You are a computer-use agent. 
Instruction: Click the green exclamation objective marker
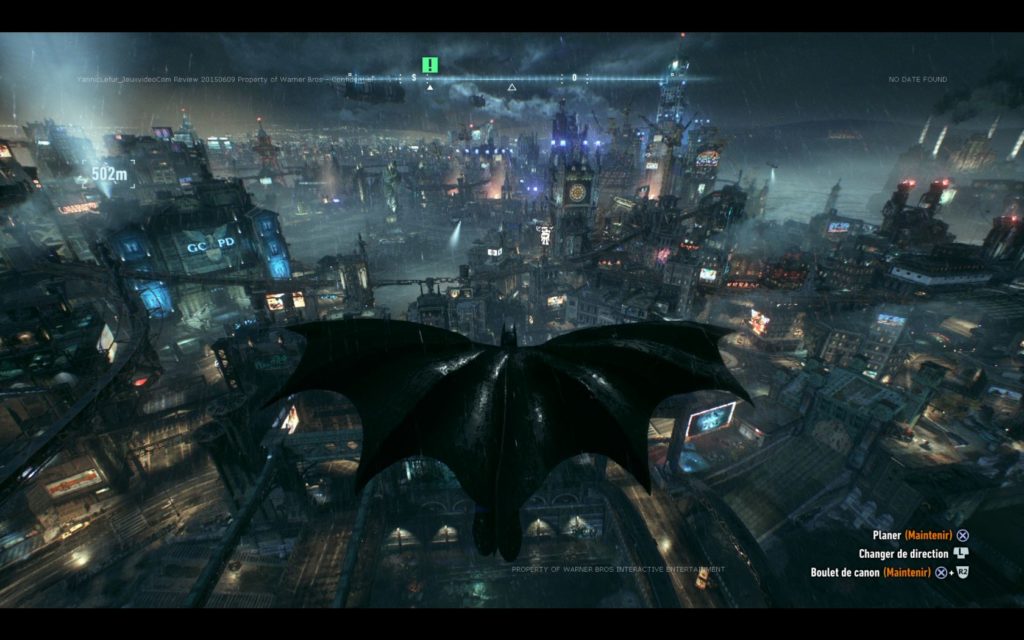pos(430,65)
